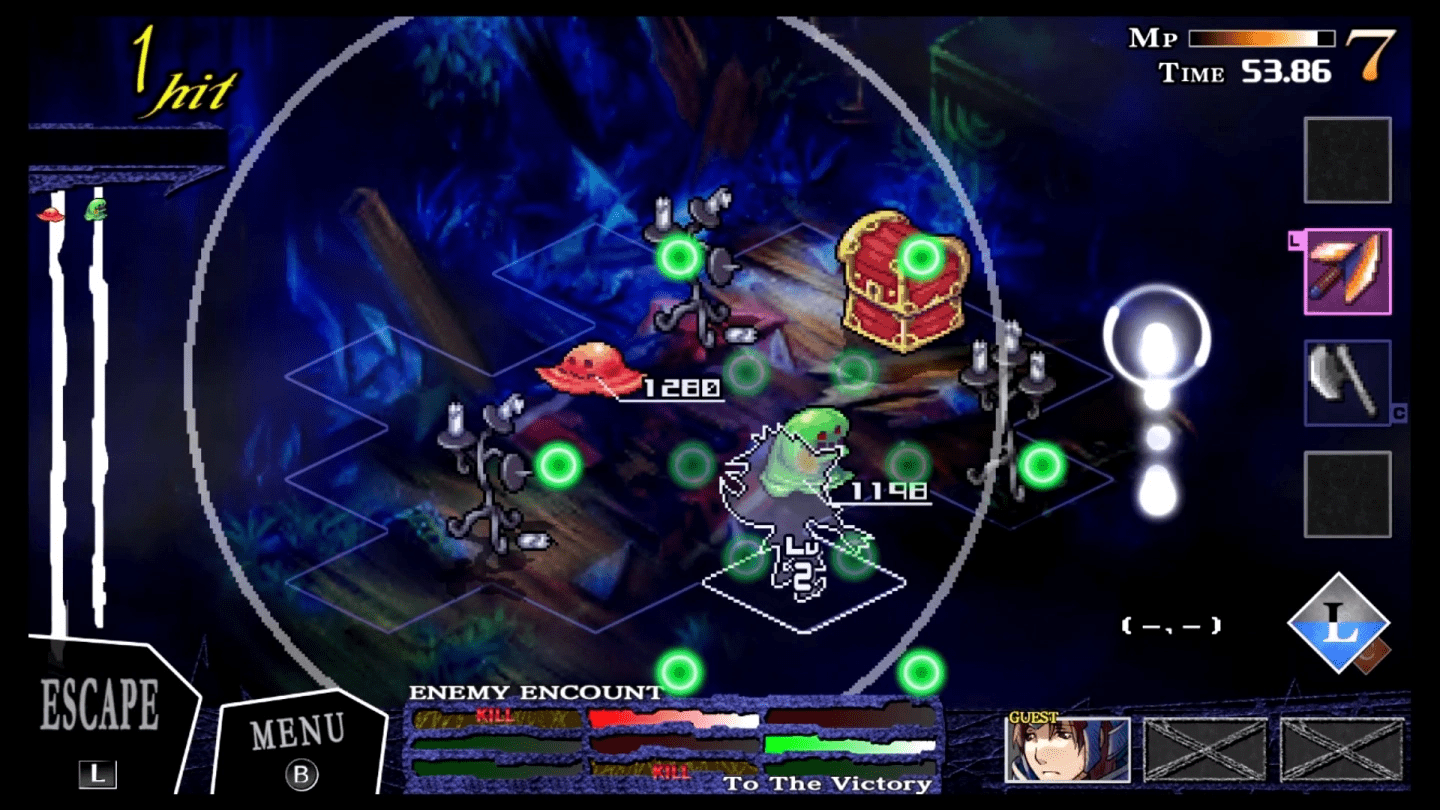Screen dimensions: 1440x810
Task: Click the empty top item slot
Action: point(1347,160)
